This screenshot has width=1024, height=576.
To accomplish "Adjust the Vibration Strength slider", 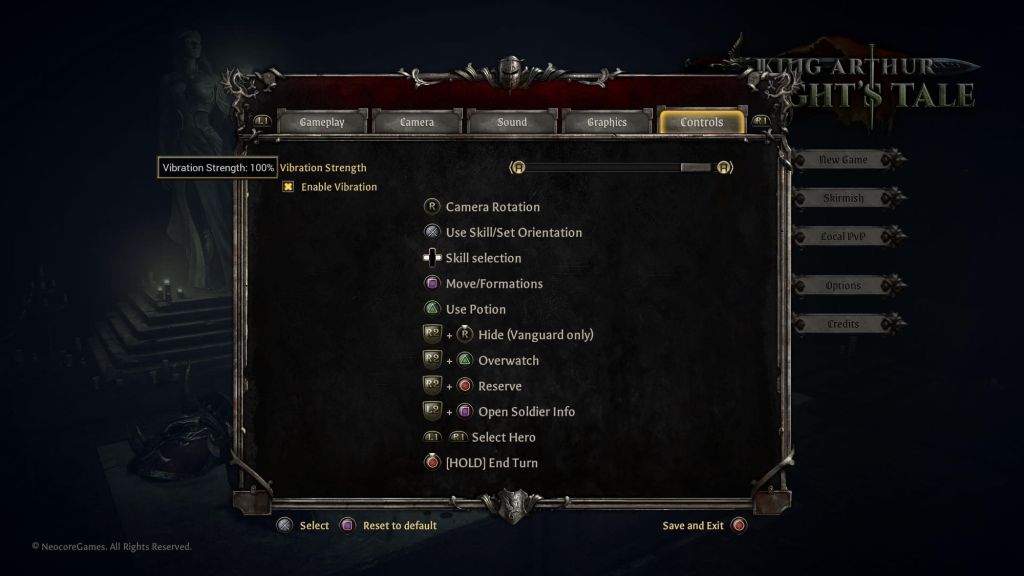I will click(x=620, y=168).
